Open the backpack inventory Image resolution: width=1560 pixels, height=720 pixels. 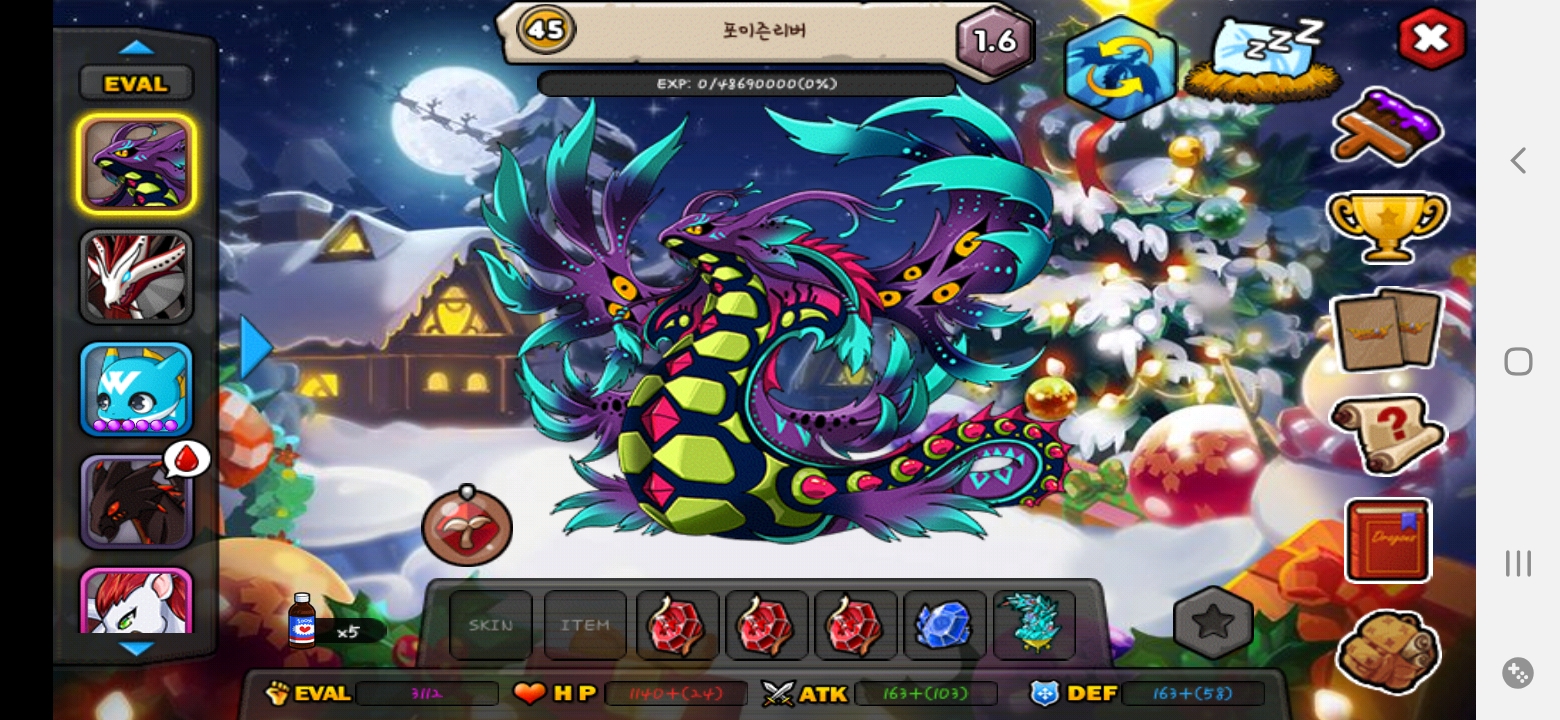coord(1387,650)
